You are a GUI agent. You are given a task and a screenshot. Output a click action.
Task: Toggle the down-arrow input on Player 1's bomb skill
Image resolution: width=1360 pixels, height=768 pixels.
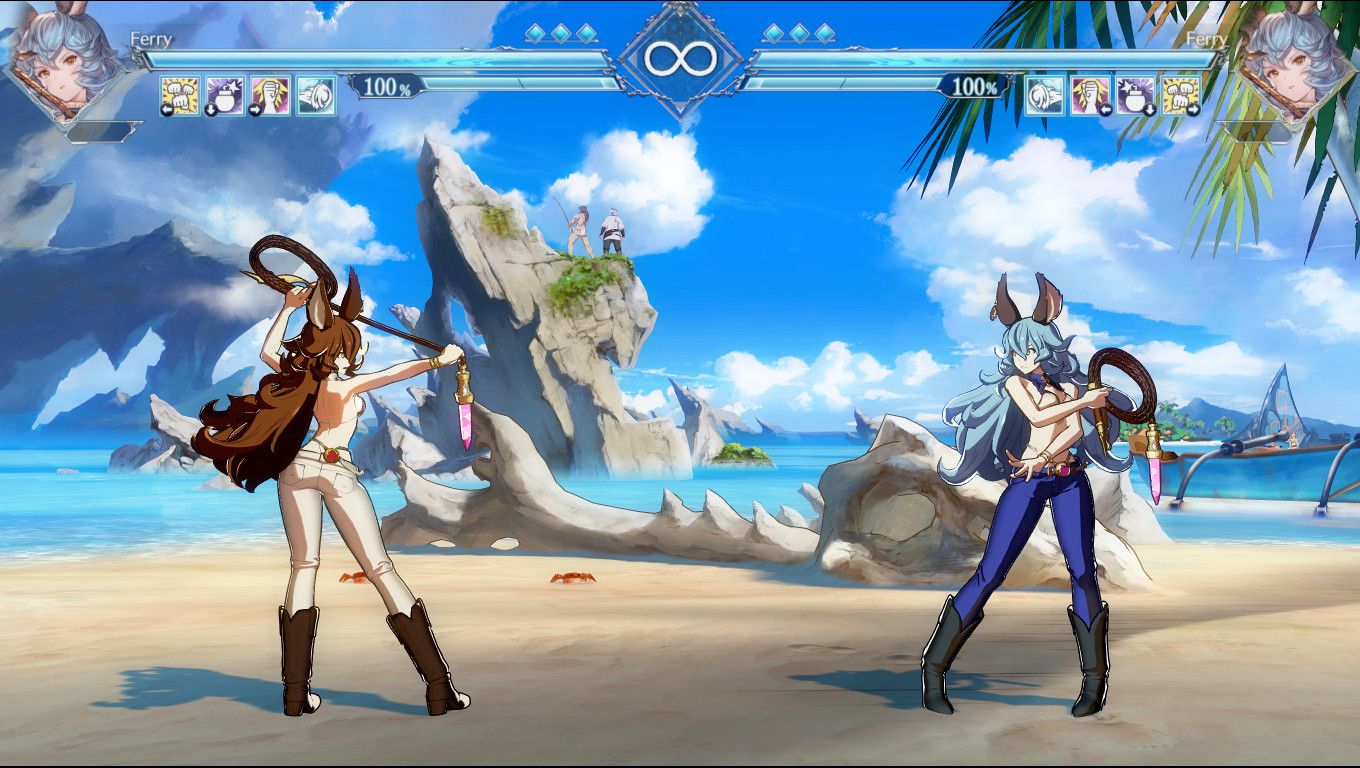[x=211, y=108]
